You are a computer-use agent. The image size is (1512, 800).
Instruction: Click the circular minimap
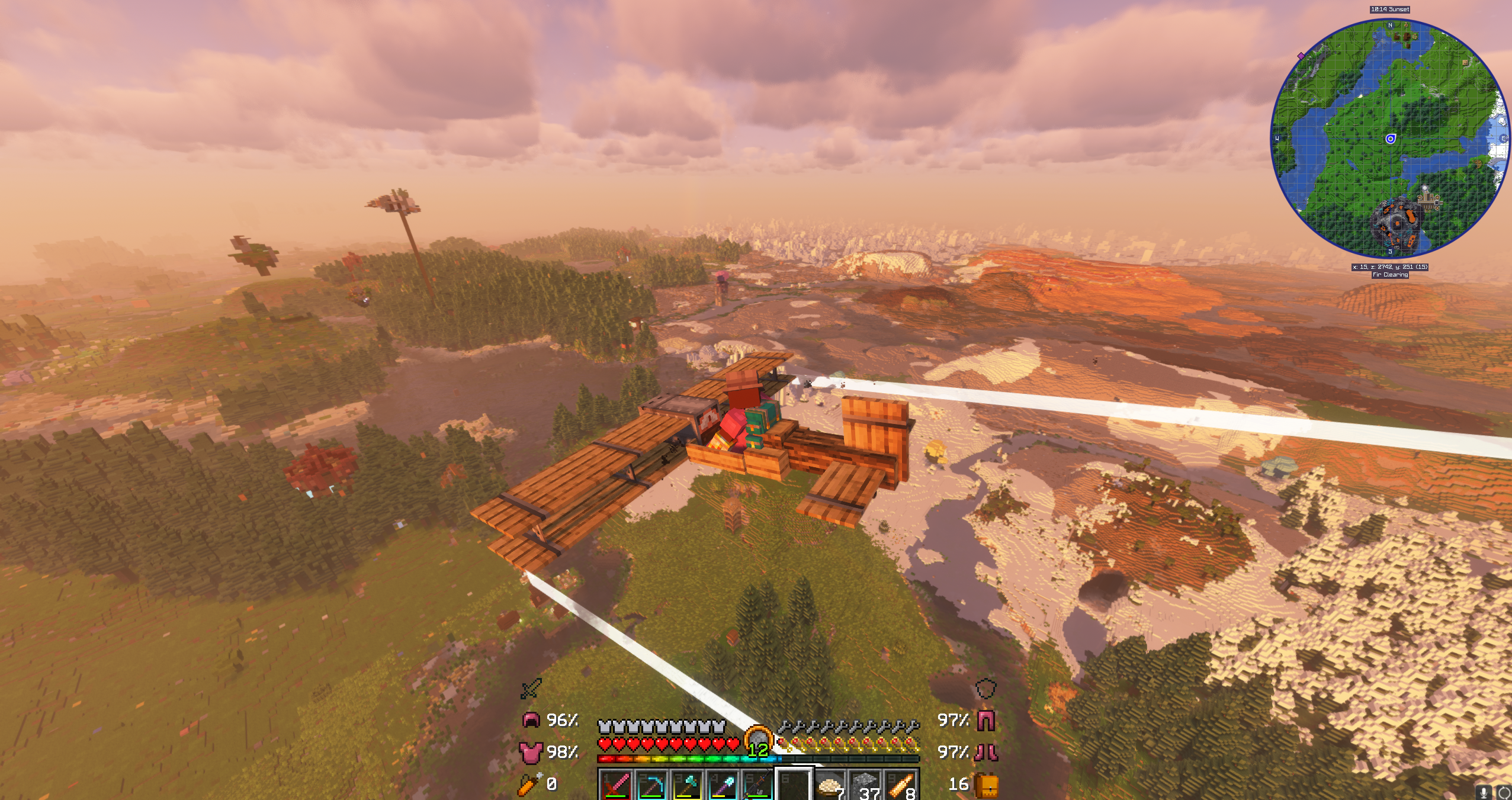tap(1390, 139)
